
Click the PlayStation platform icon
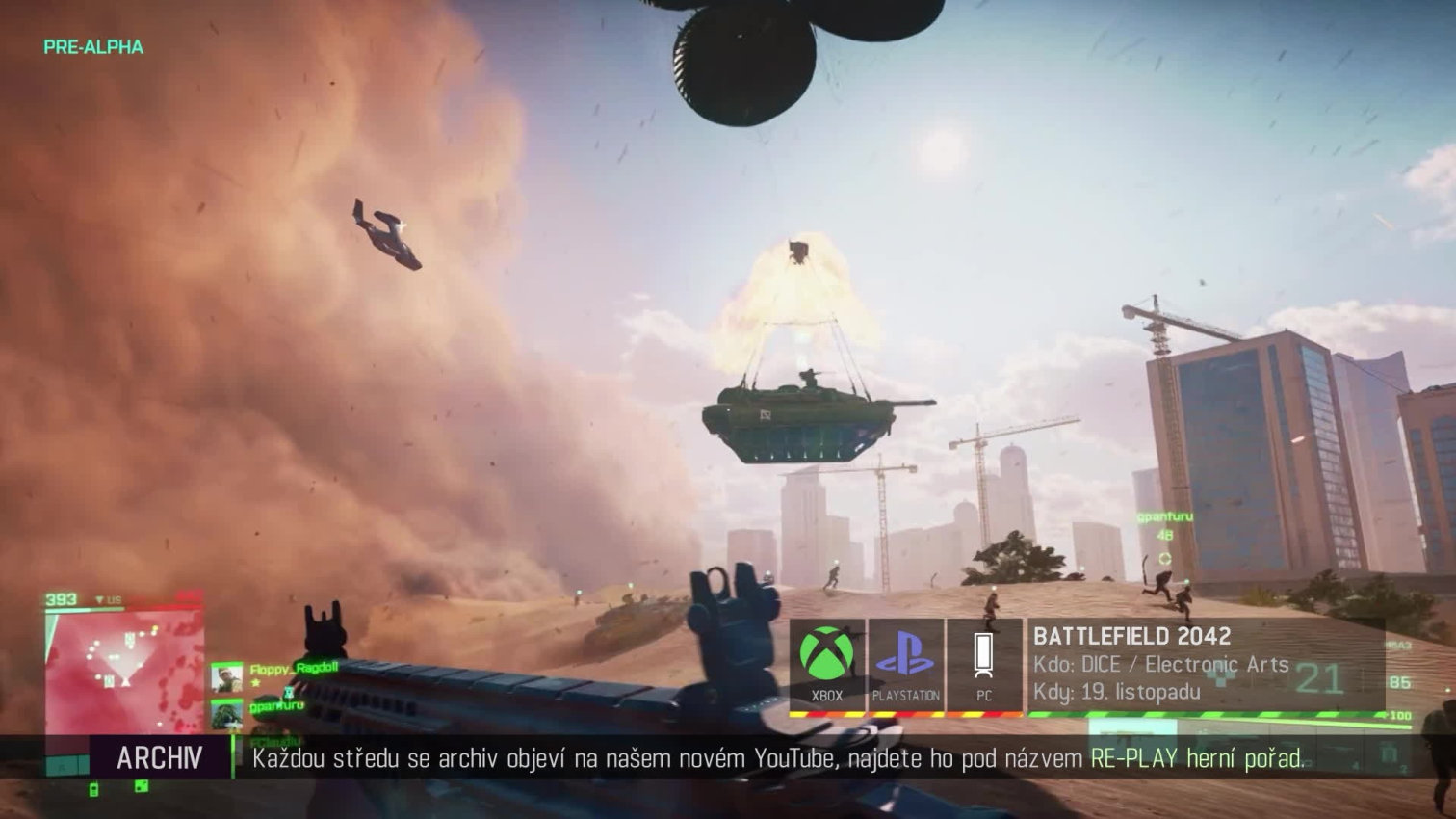coord(905,655)
